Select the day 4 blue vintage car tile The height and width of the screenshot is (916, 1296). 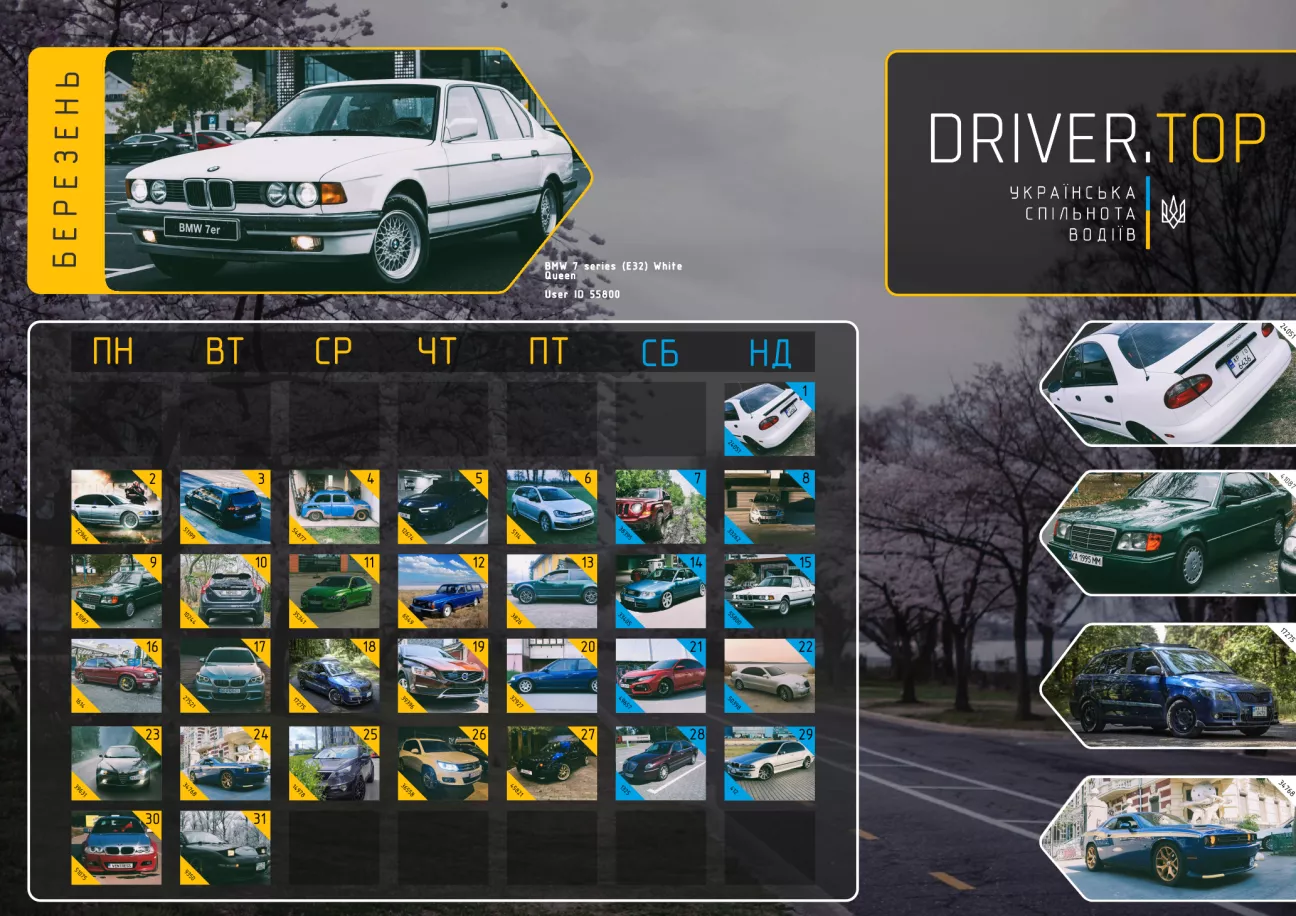click(334, 507)
